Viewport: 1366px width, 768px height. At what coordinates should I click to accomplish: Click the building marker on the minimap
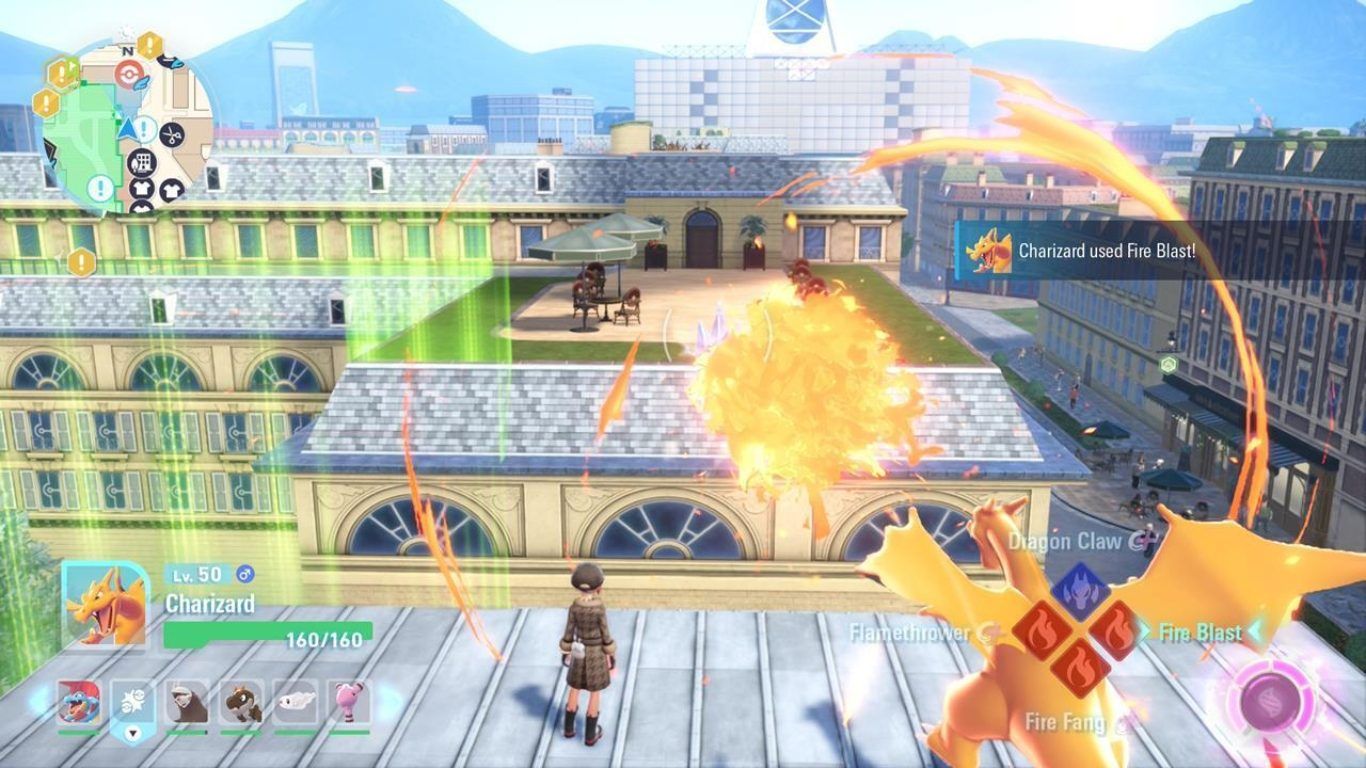click(x=142, y=162)
